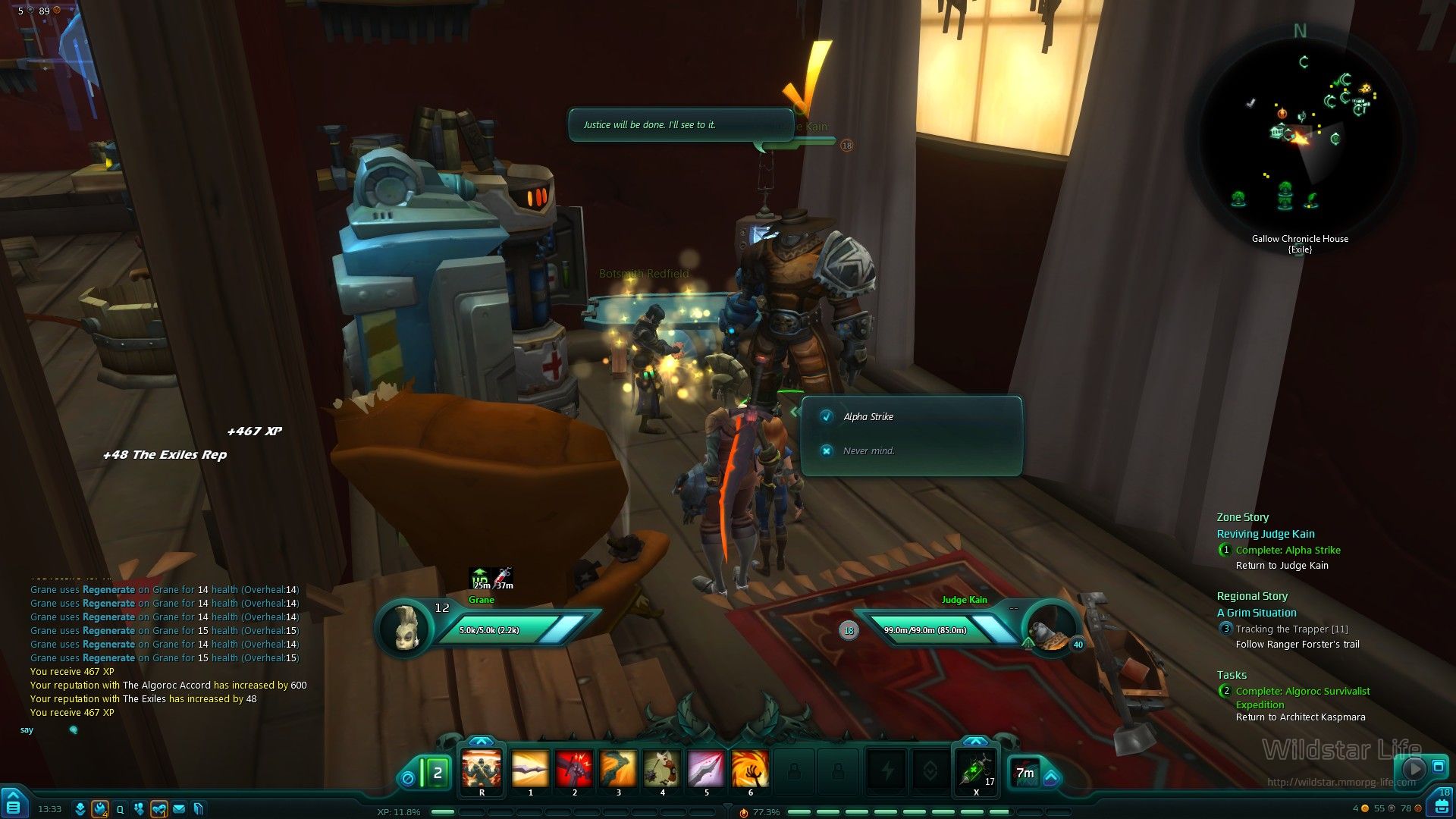Image resolution: width=1456 pixels, height=819 pixels.
Task: Activate the mace swing ability in slot 4
Action: click(662, 769)
